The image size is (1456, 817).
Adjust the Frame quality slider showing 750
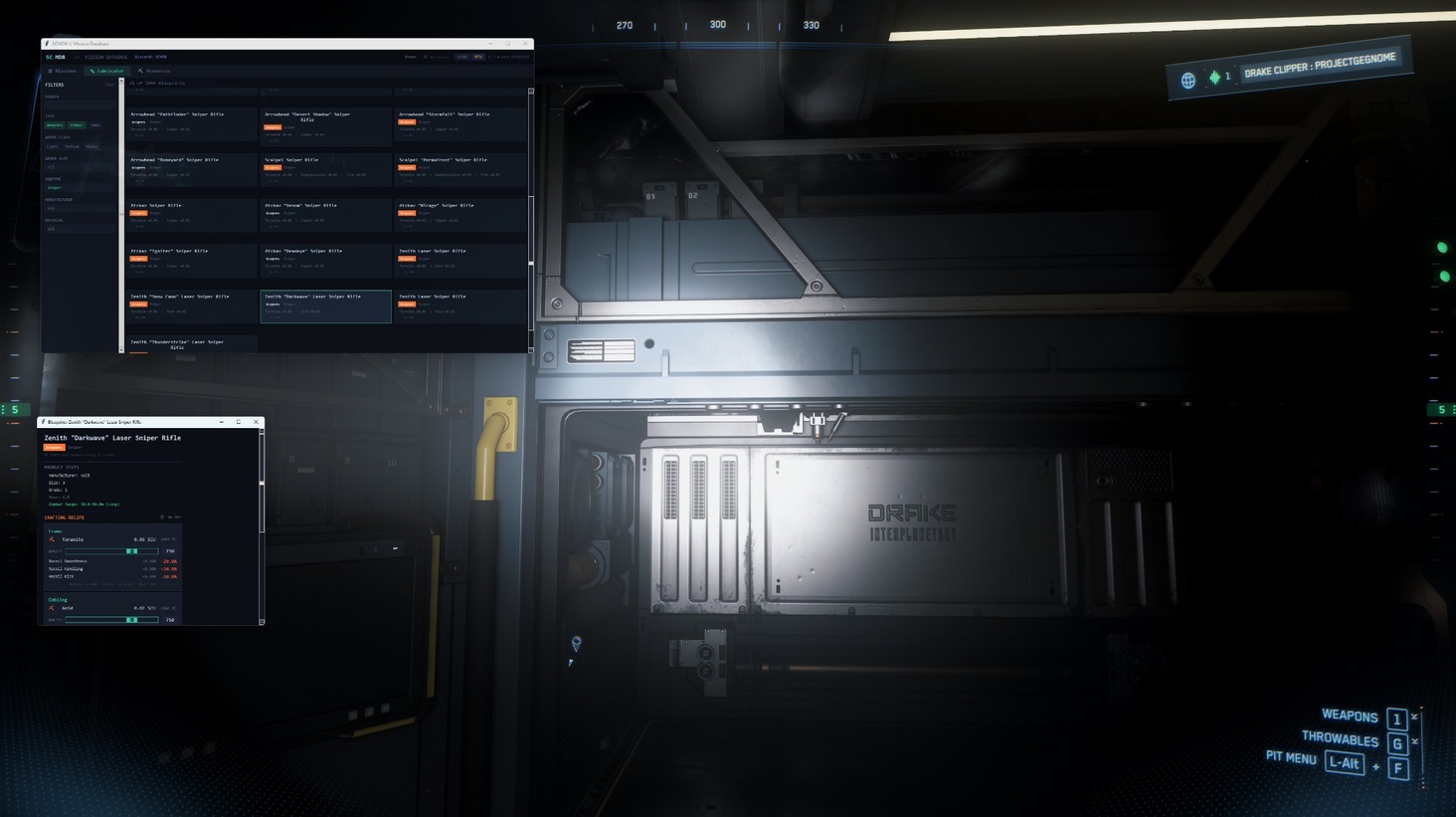point(131,551)
